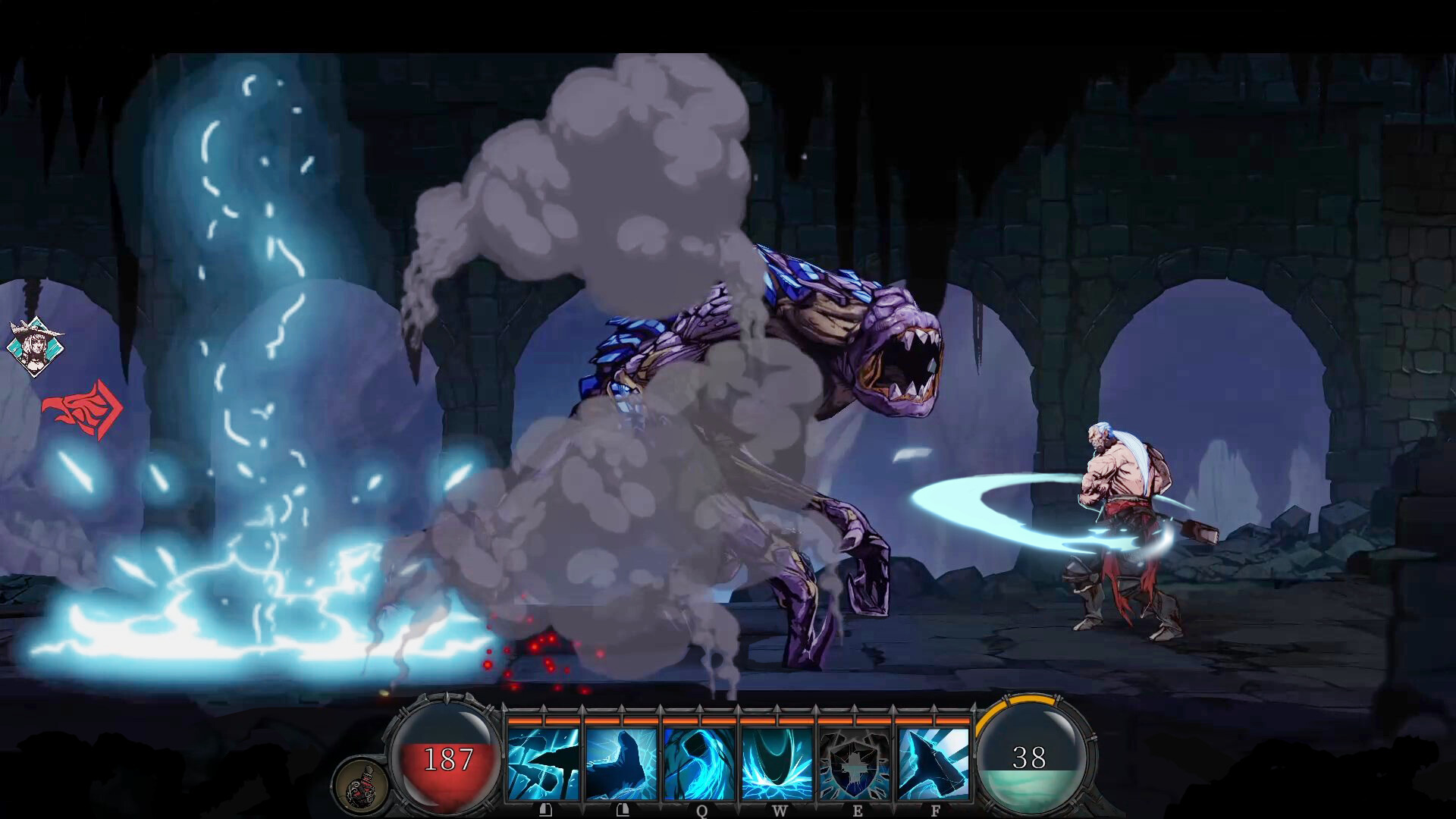Click the Q keybind label under the reaper skill
1456x819 pixels.
701,810
